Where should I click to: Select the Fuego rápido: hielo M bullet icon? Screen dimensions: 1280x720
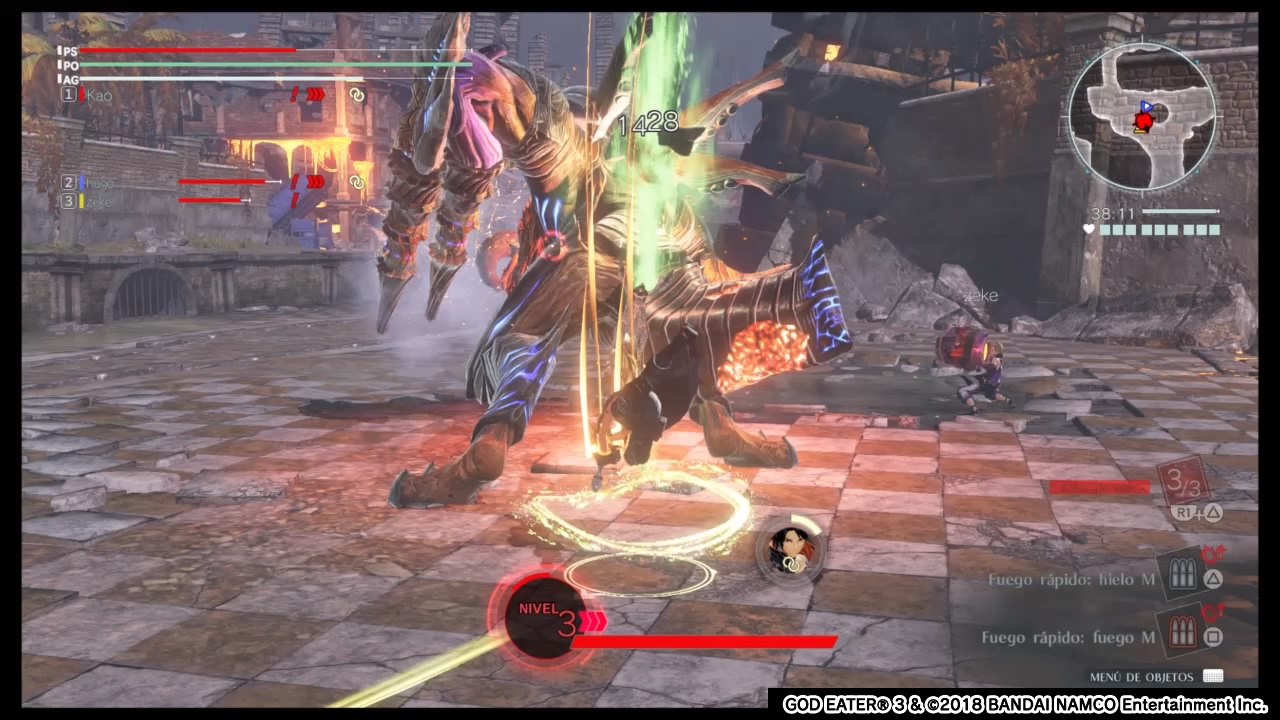tap(1186, 577)
